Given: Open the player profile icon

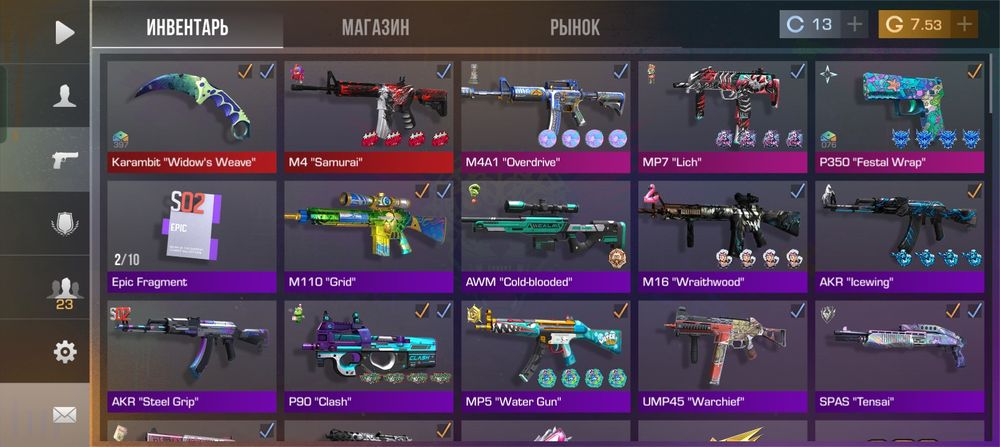Looking at the screenshot, I should click(65, 96).
